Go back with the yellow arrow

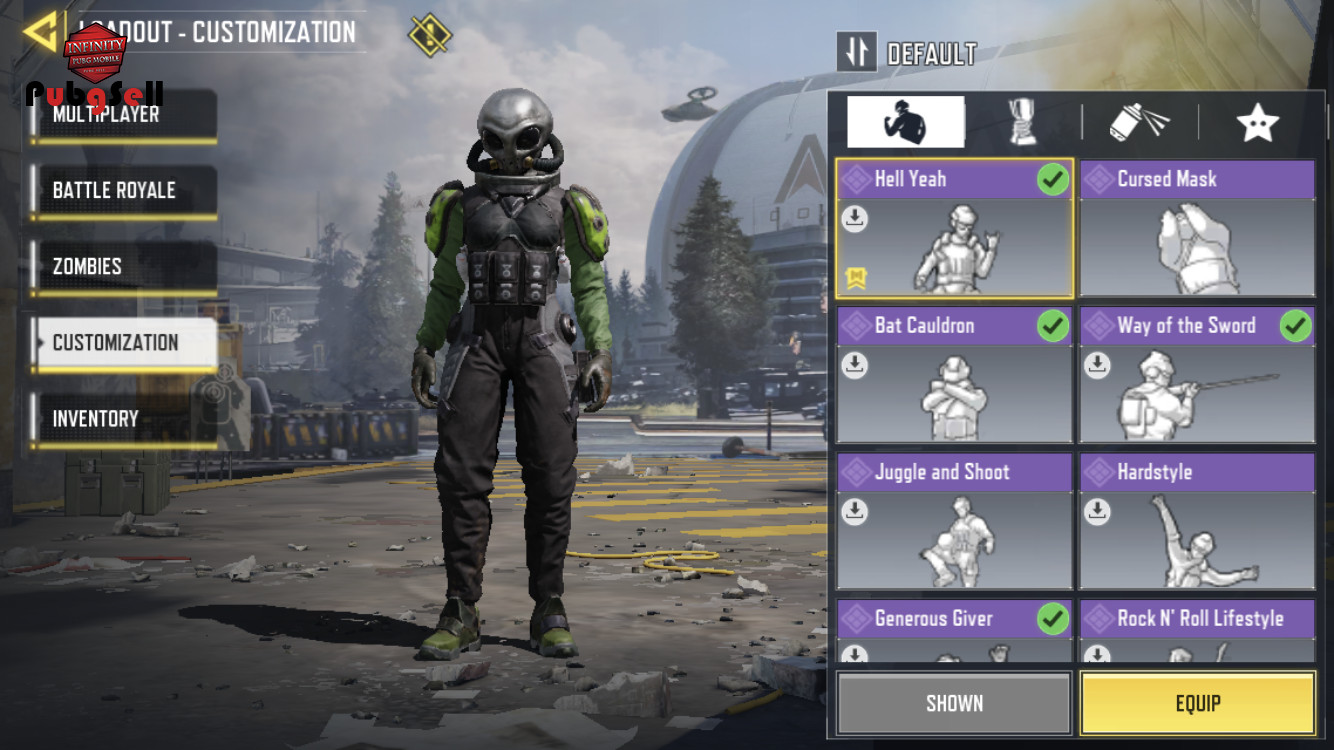click(40, 32)
